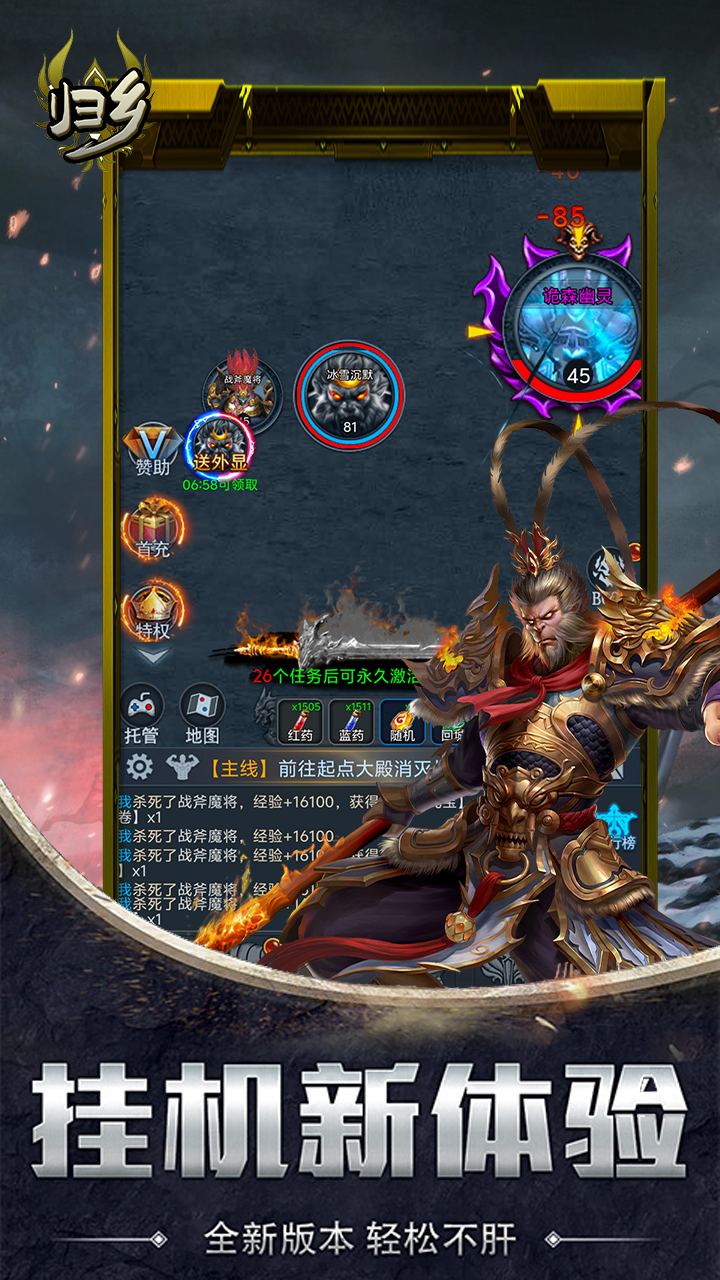This screenshot has width=720, height=1280.
Task: Collapse the side icons with the down arrow
Action: tap(153, 657)
